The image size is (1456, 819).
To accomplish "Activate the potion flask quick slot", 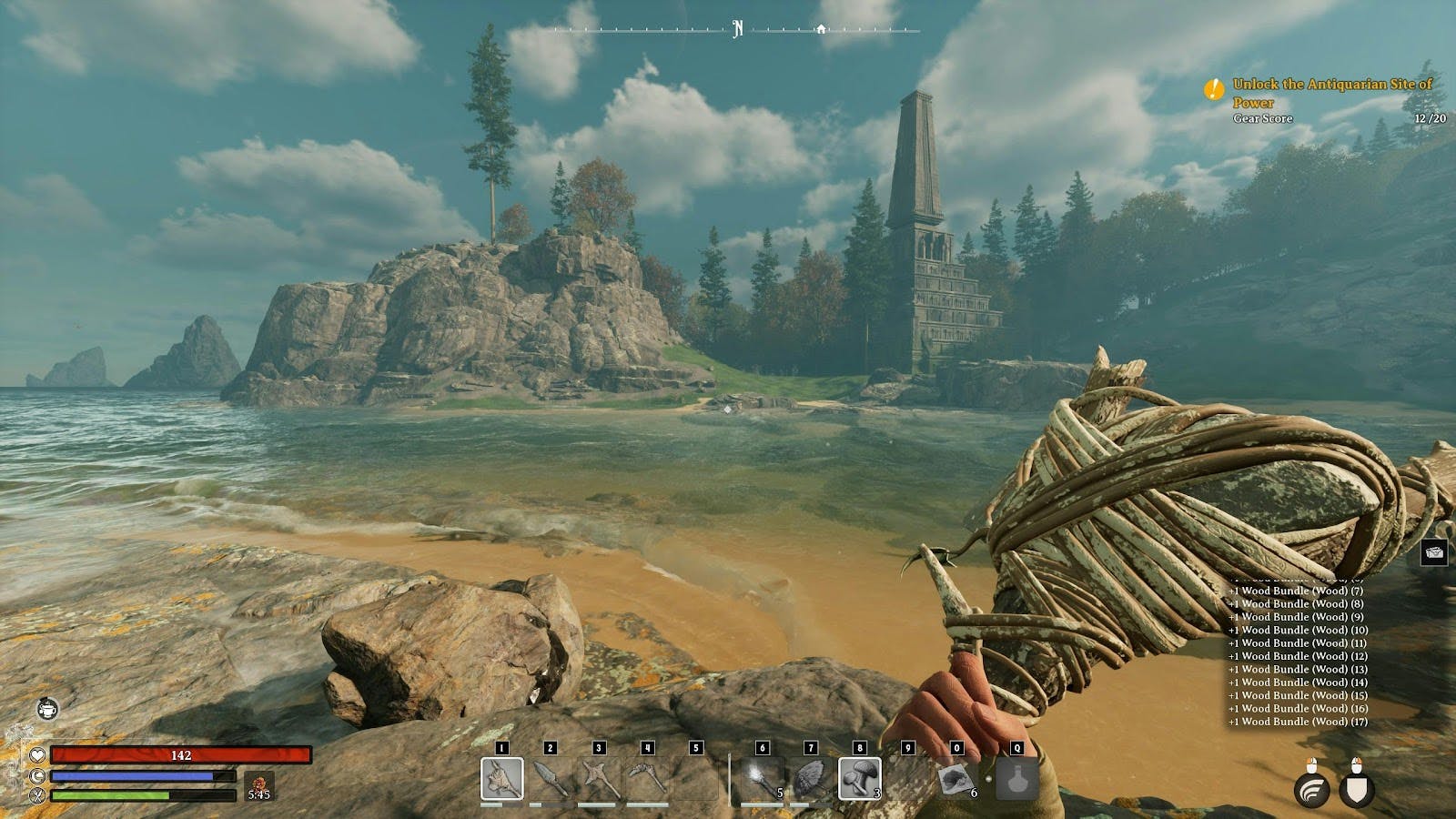I will (x=1017, y=779).
